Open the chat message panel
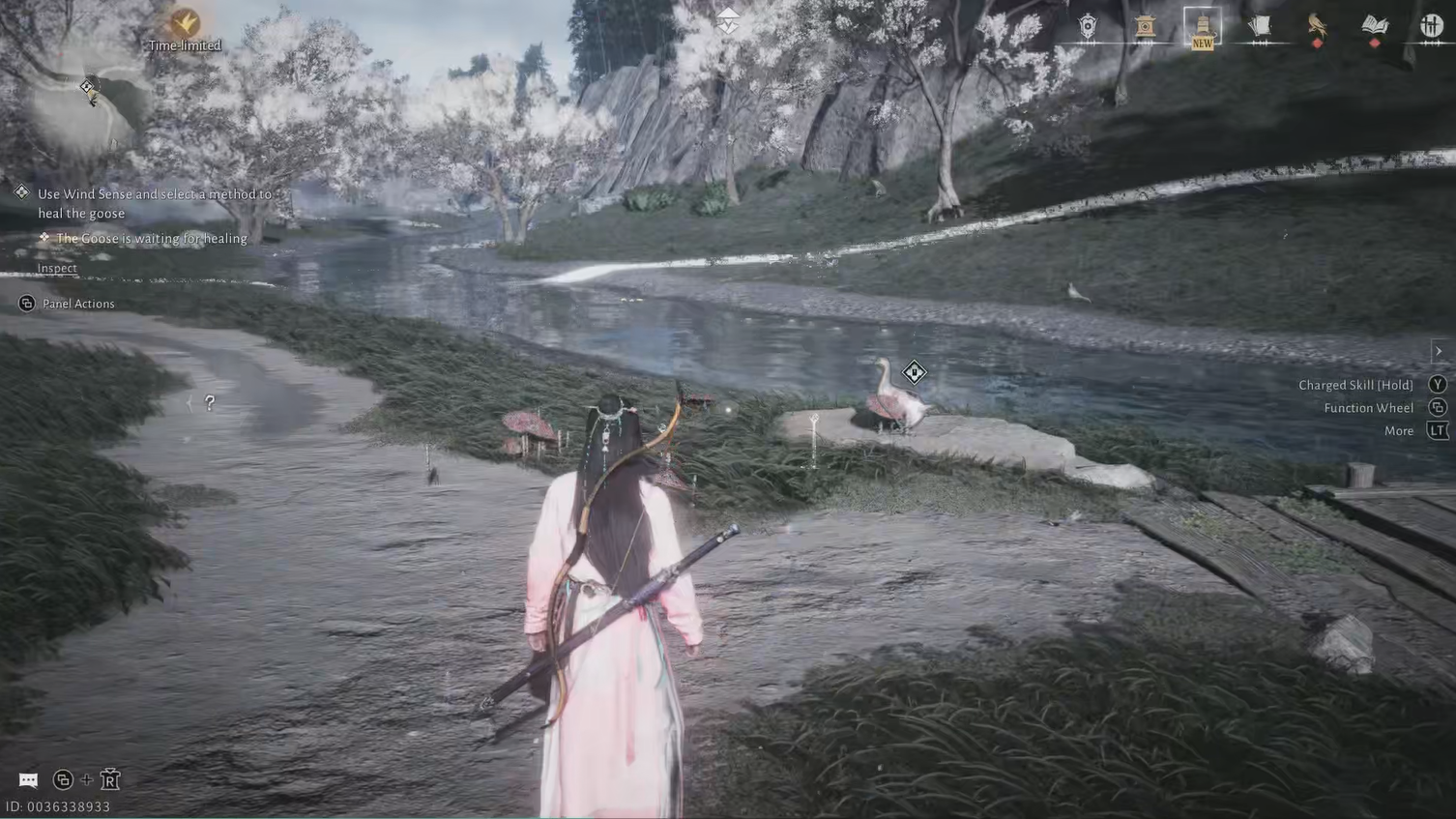This screenshot has width=1456, height=819. click(28, 779)
